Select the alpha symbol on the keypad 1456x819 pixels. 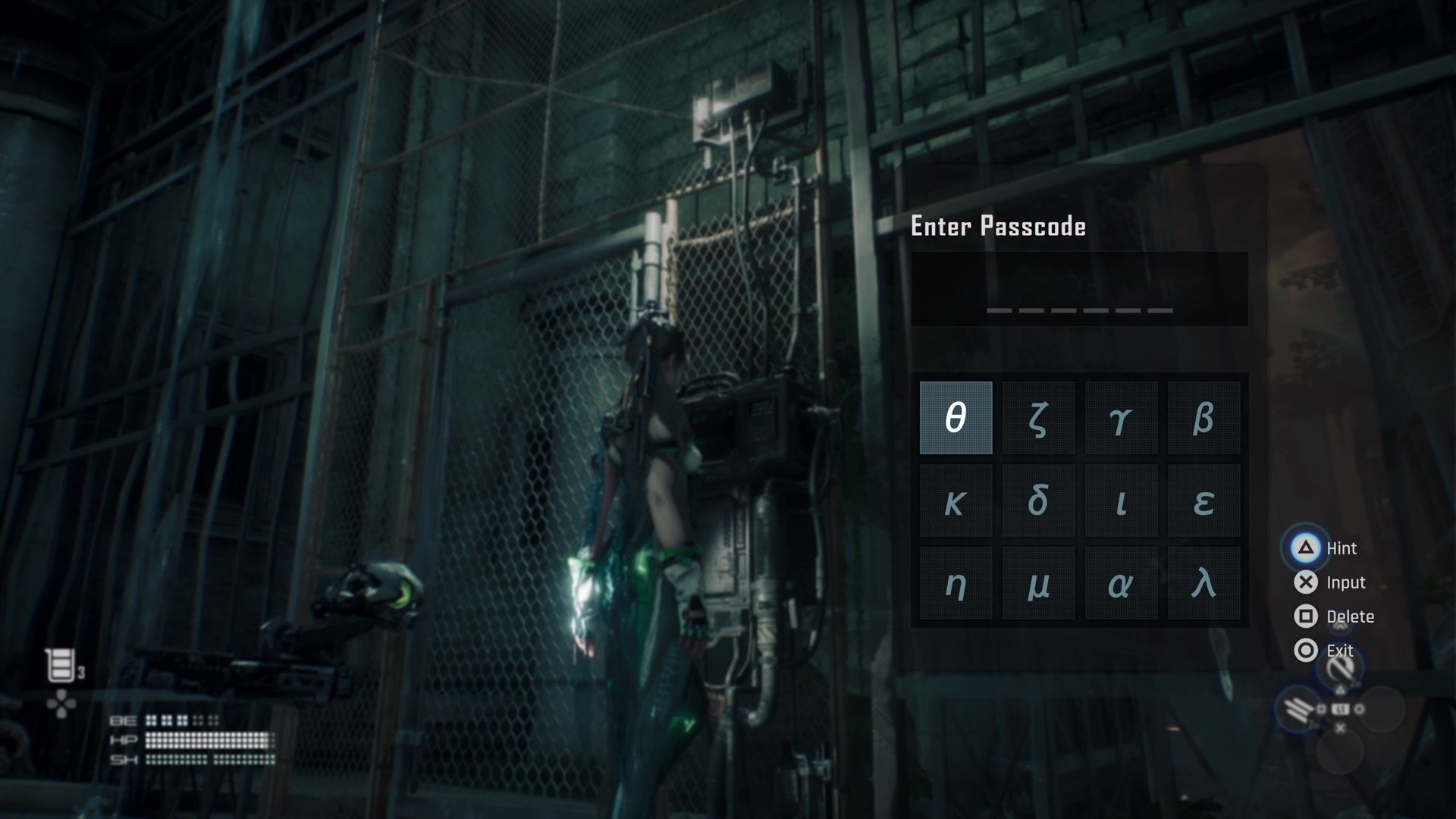pyautogui.click(x=1121, y=583)
